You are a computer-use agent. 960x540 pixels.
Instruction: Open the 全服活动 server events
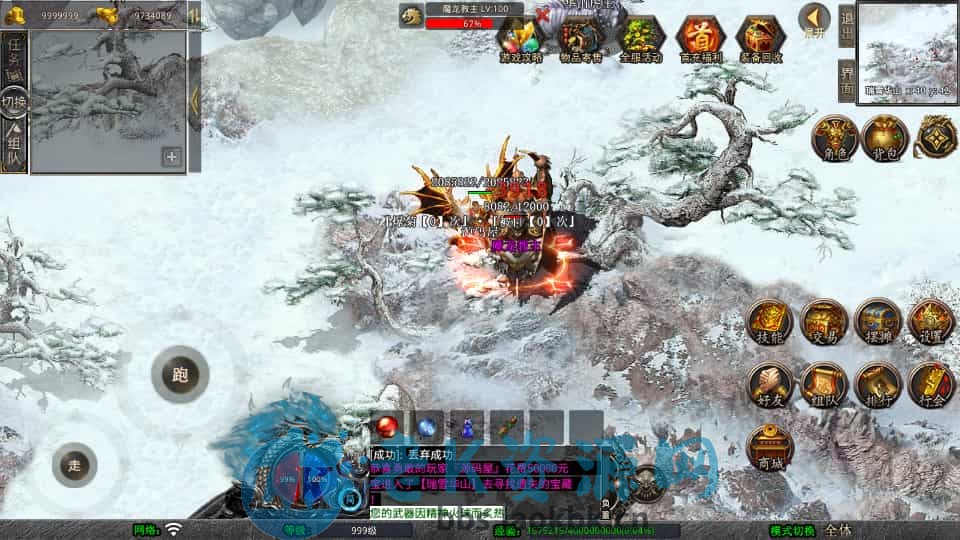tap(641, 40)
